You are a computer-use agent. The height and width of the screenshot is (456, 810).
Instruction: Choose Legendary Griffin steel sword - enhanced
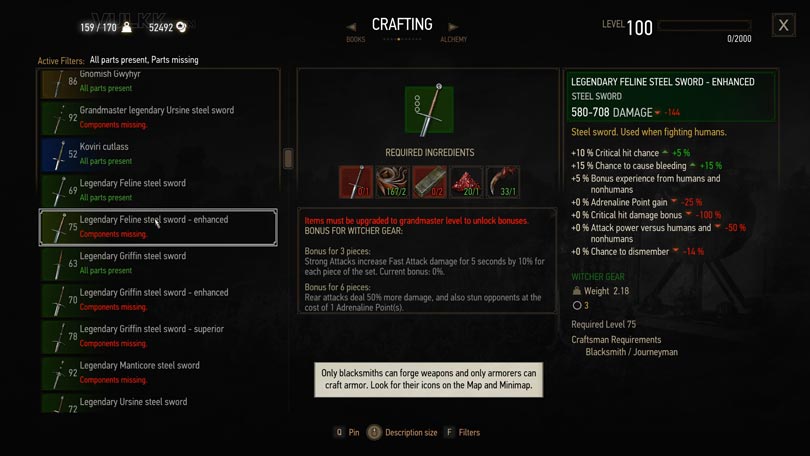coord(158,299)
